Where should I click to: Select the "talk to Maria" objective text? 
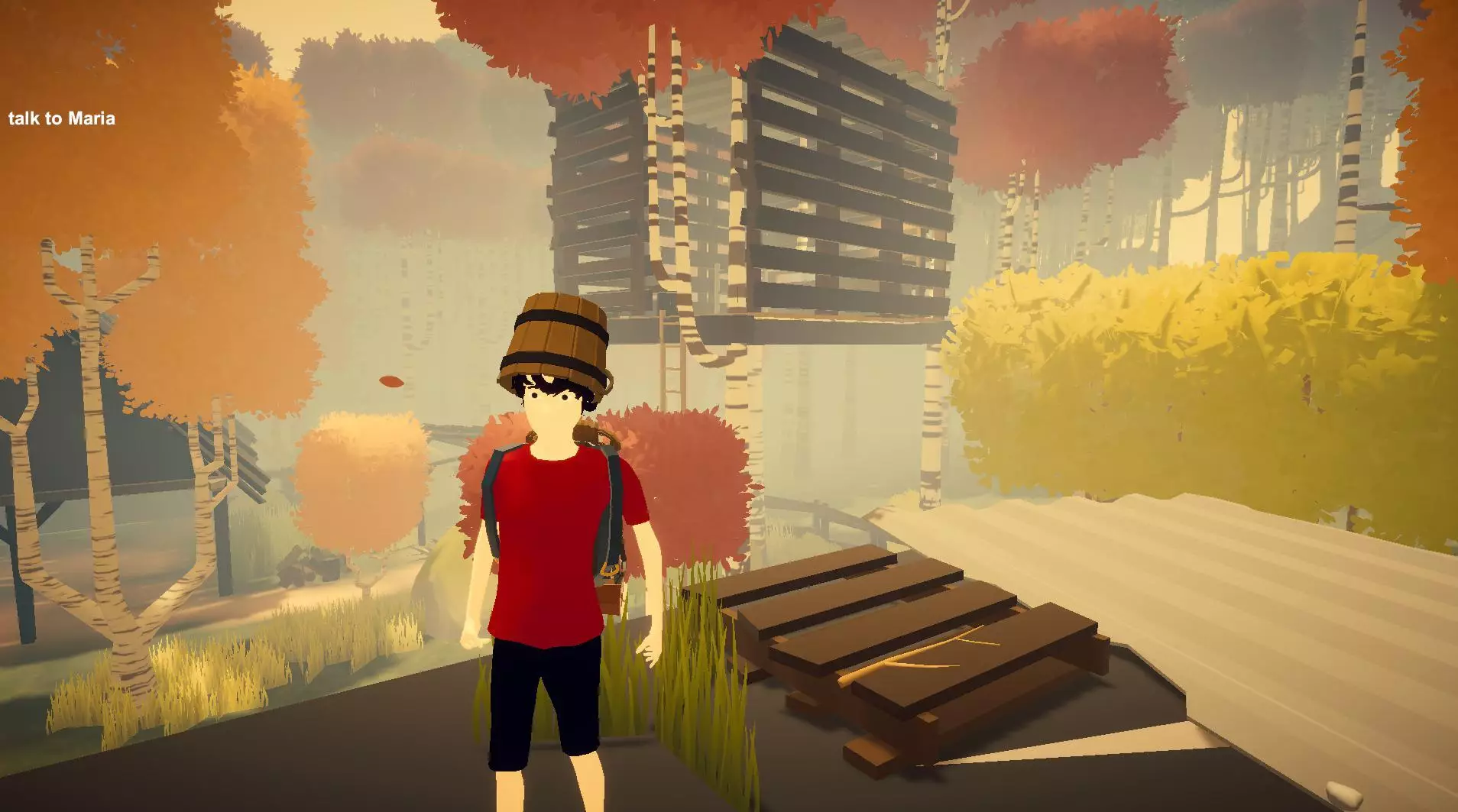coord(62,118)
